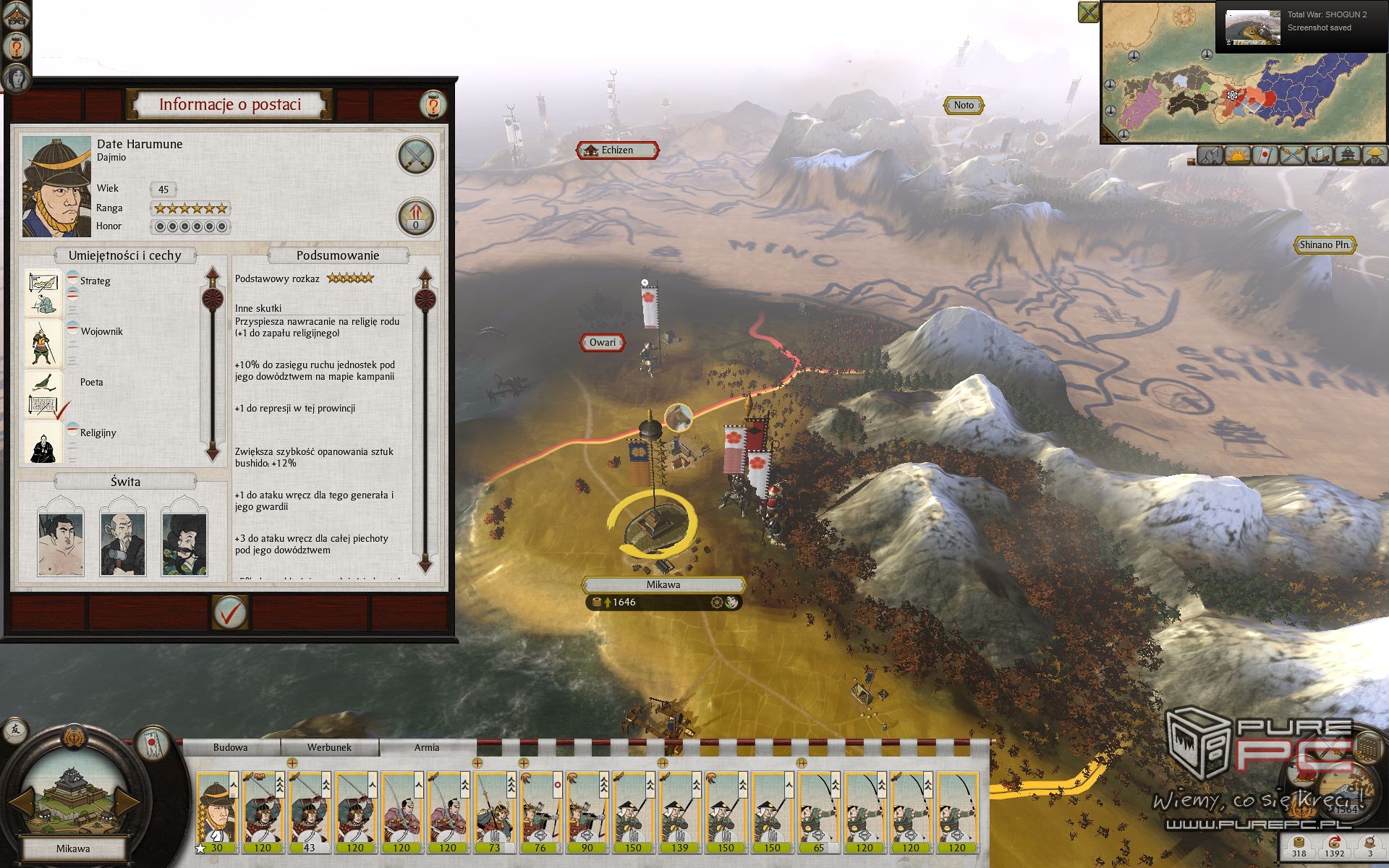
Task: Click the Mikawa province label on the map
Action: tap(663, 584)
